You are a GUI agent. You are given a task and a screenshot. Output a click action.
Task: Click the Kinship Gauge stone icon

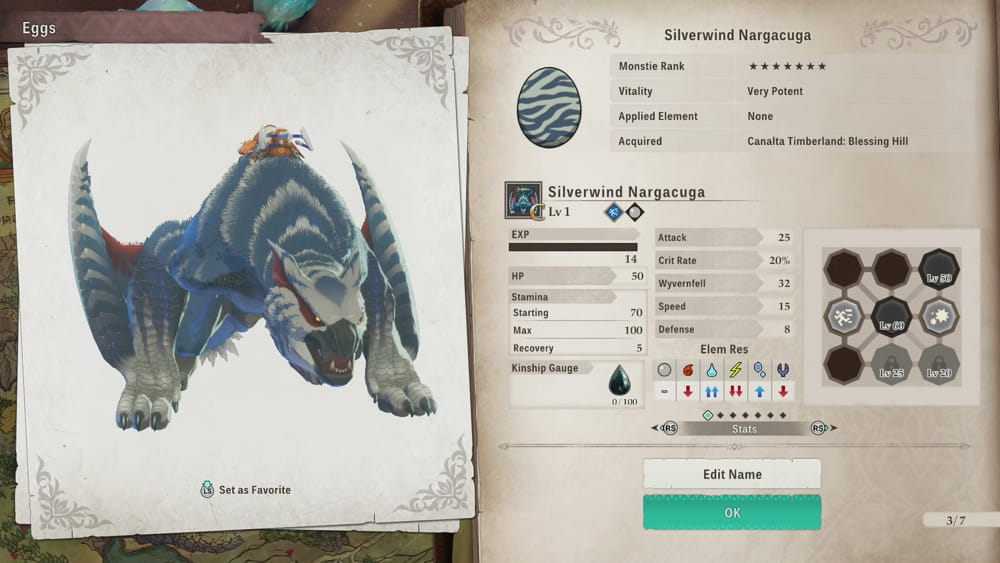pyautogui.click(x=620, y=380)
